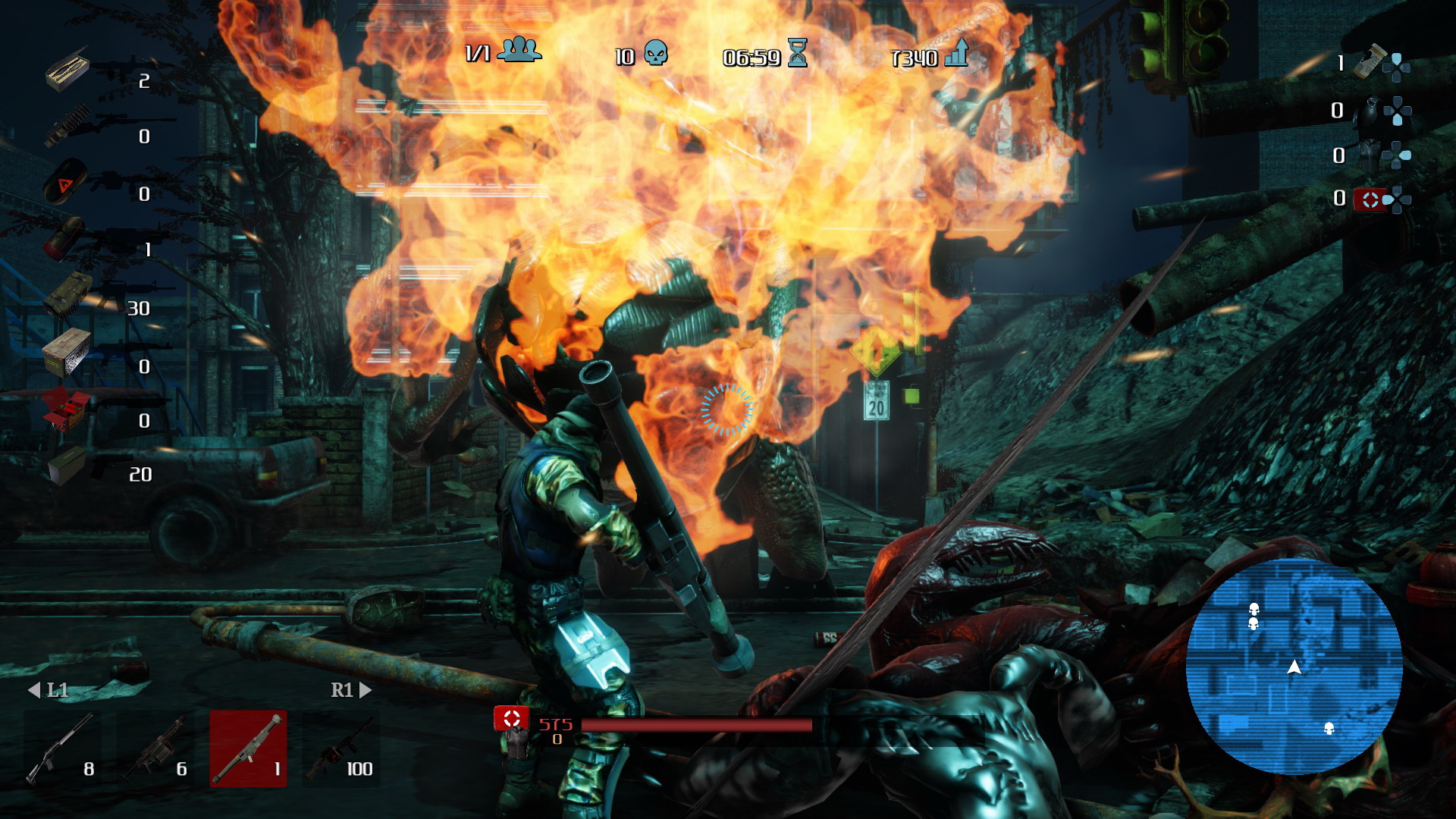This screenshot has width=1456, height=819.
Task: Activate the red crosshair item icon
Action: point(1370,199)
